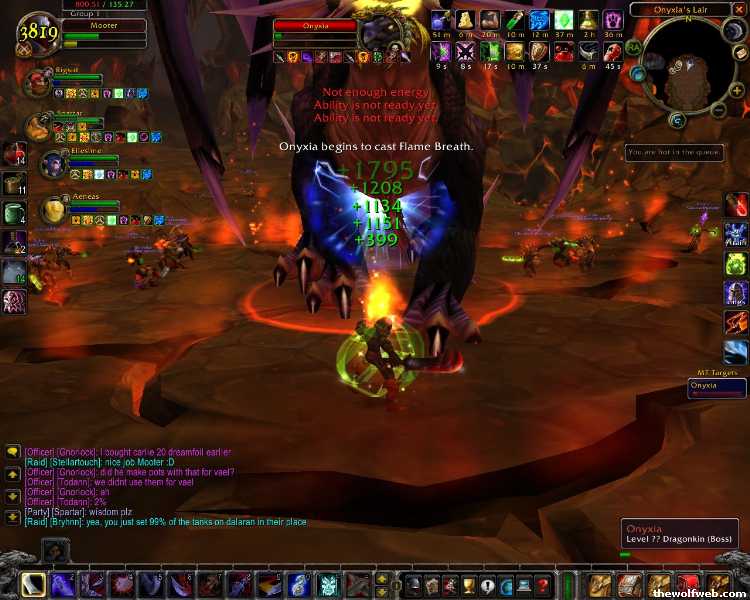Click the chat bubble button beside chat log
The width and height of the screenshot is (750, 600).
pos(12,452)
